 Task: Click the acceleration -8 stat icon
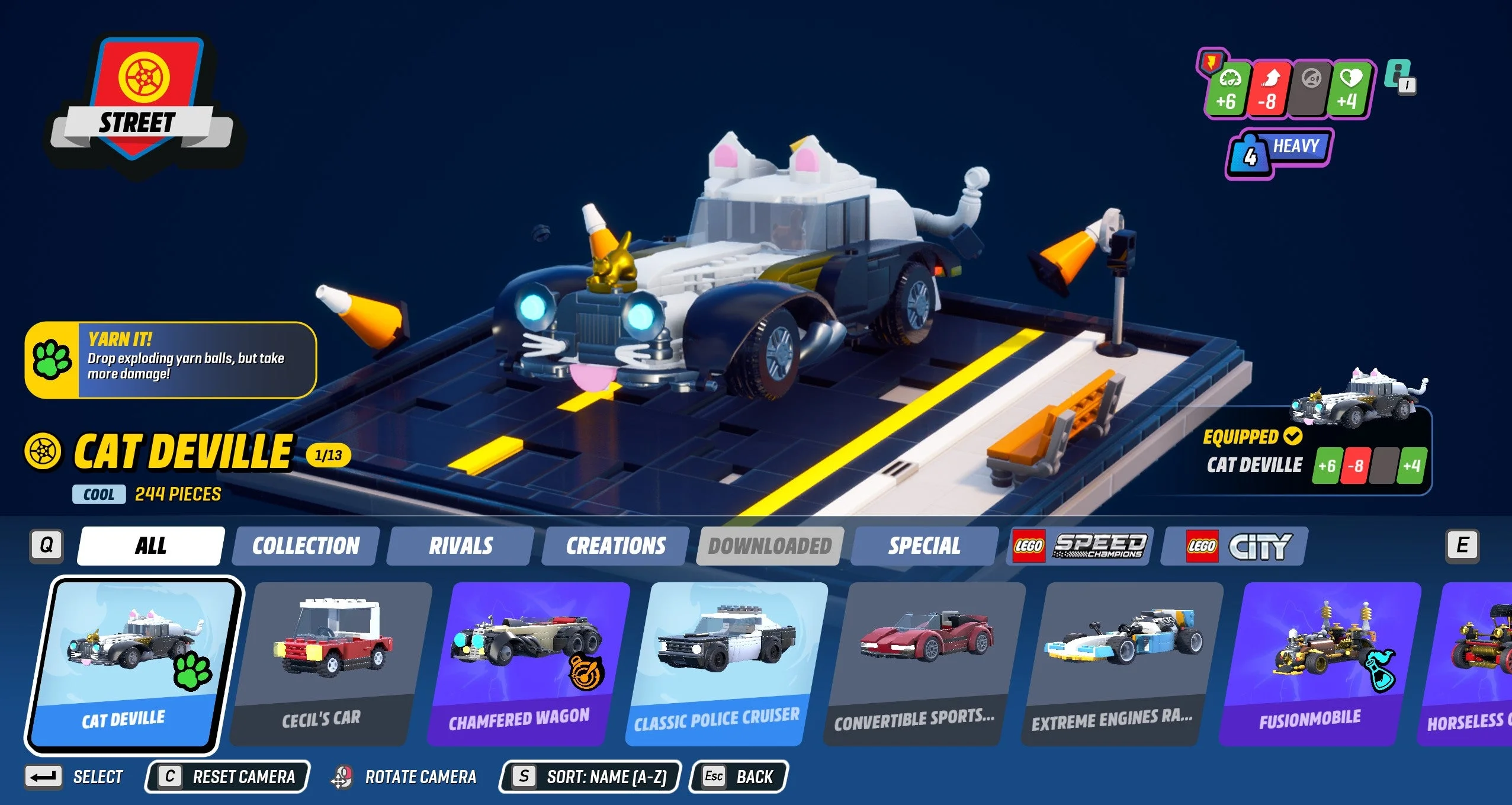(1269, 89)
